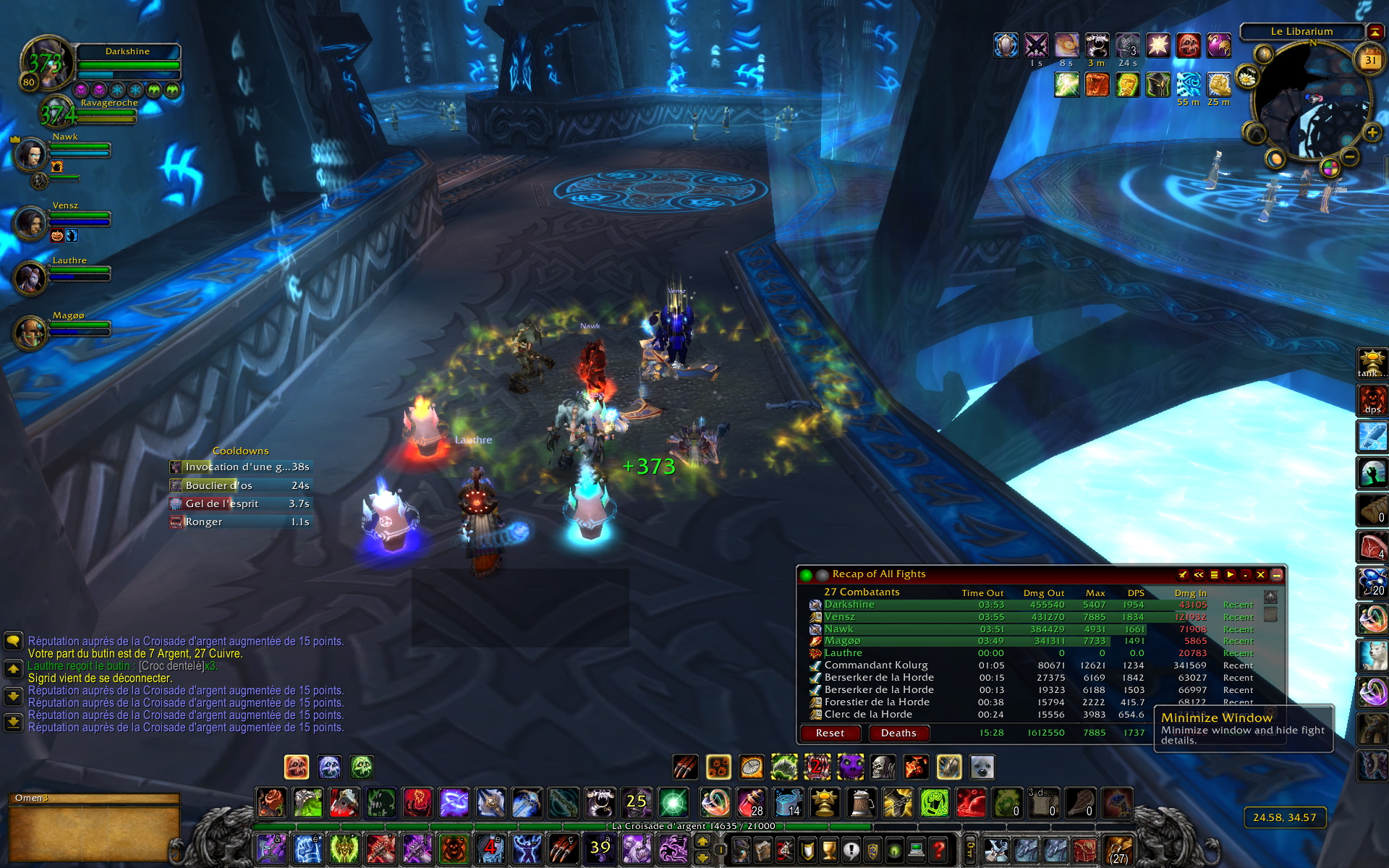Screen dimensions: 1389x868
Task: Open the calendar showing day 31
Action: click(1370, 60)
